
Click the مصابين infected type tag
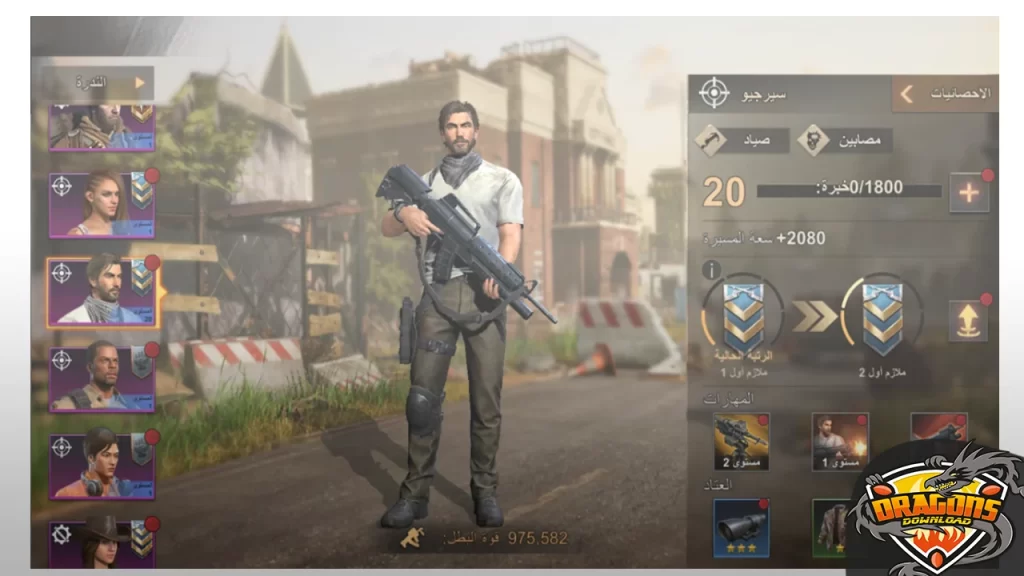844,140
